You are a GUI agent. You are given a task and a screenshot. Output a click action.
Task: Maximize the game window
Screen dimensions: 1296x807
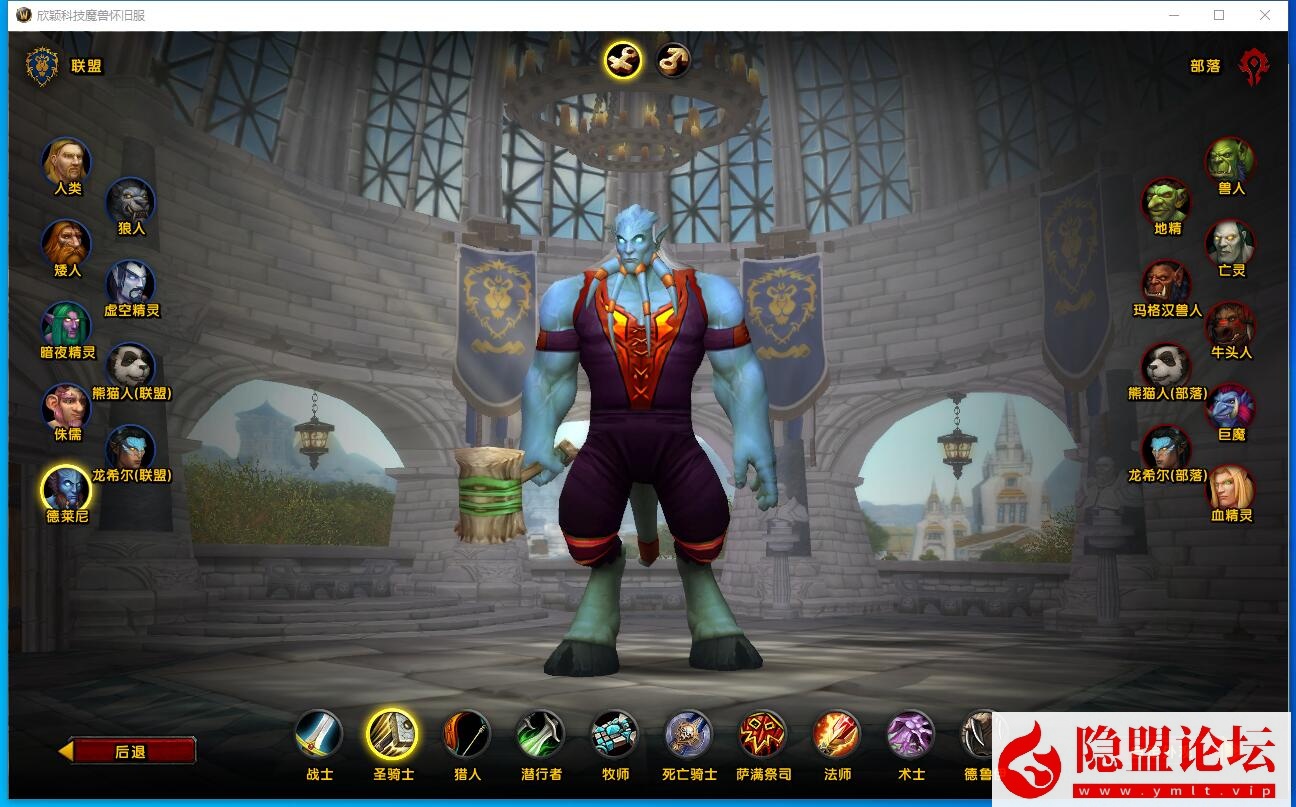pos(1219,15)
